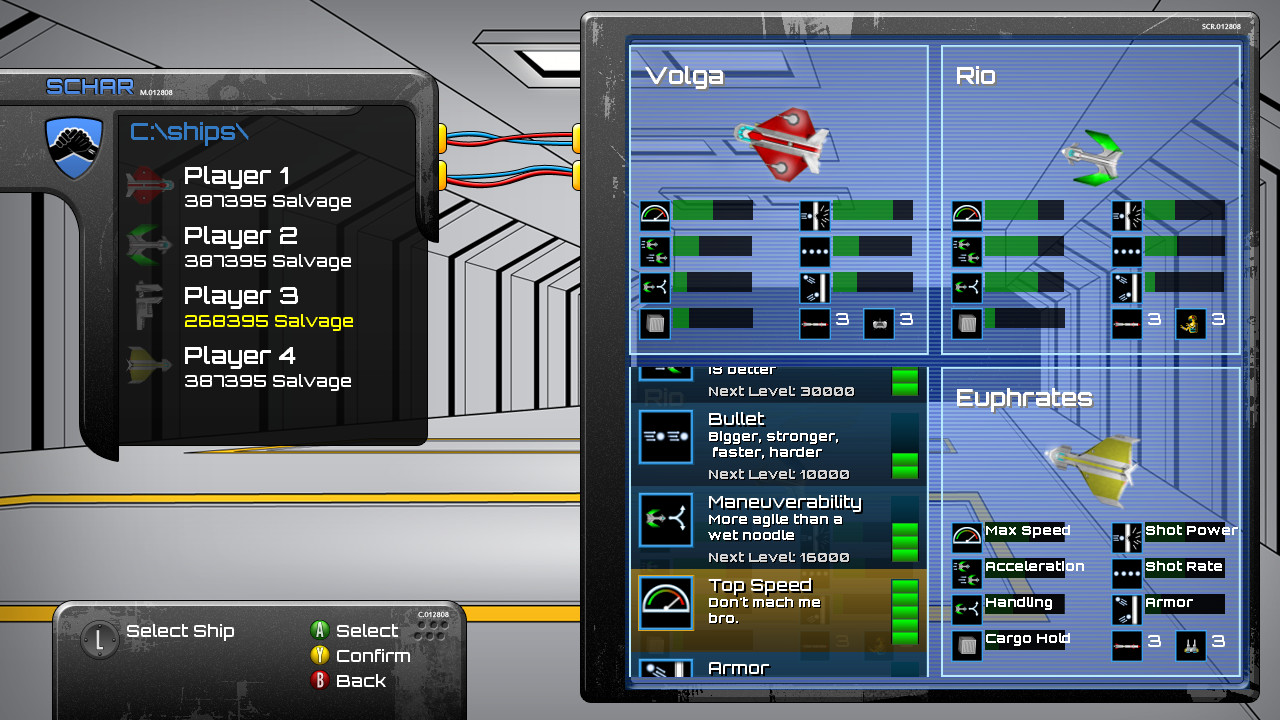Select the Max Speed gauge icon on Euphrates panel
This screenshot has width=1280, height=720.
coord(966,538)
